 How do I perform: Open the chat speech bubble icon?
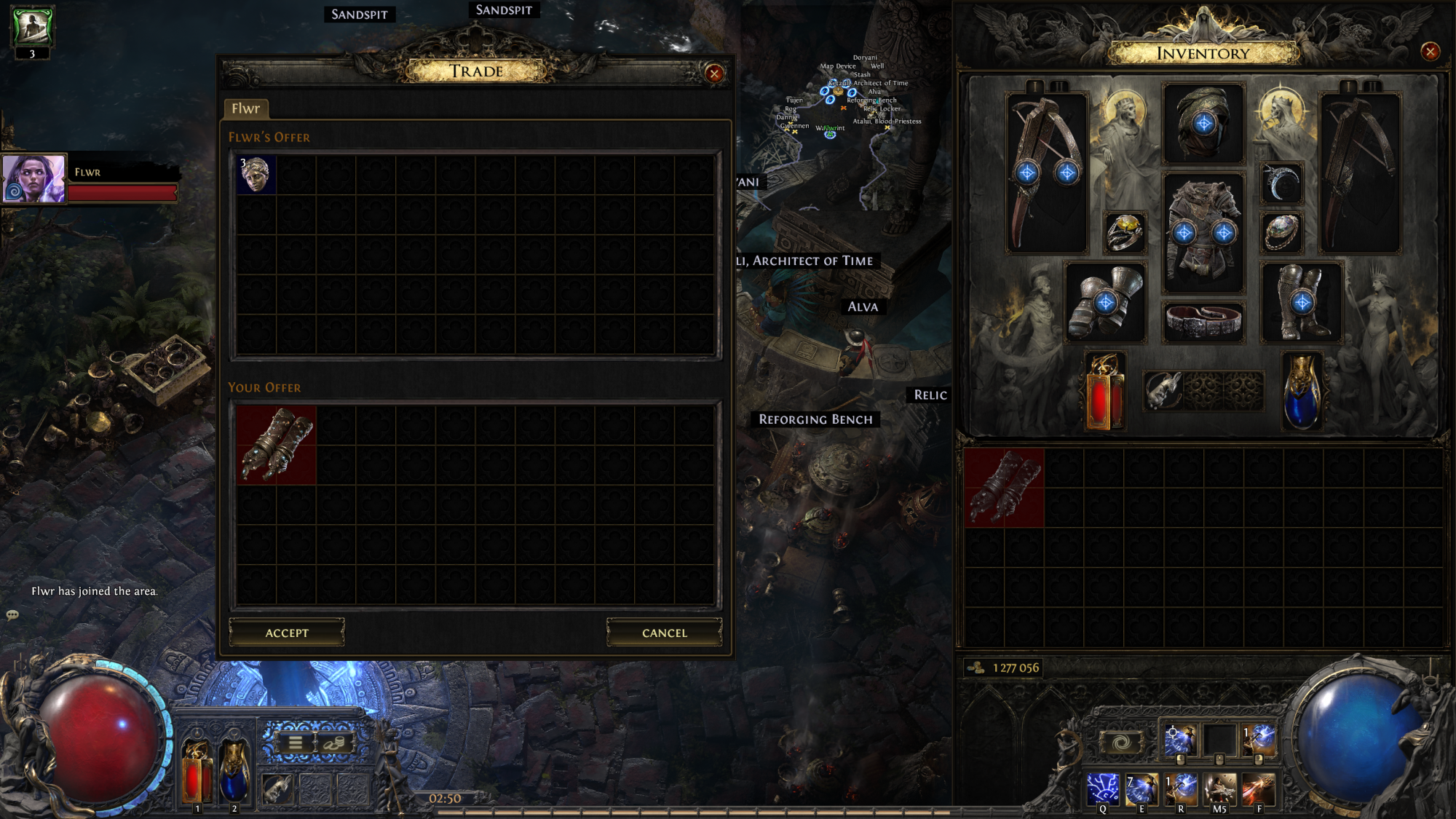pos(11,614)
